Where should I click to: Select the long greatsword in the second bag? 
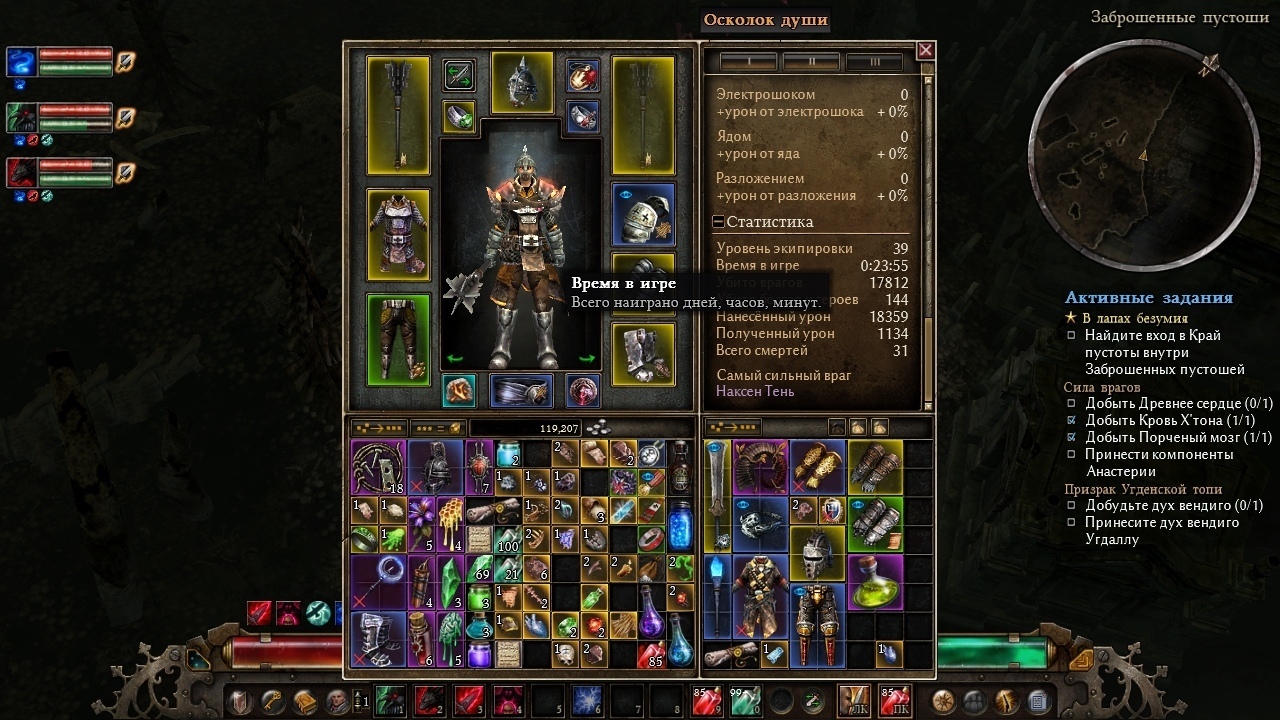coord(718,492)
